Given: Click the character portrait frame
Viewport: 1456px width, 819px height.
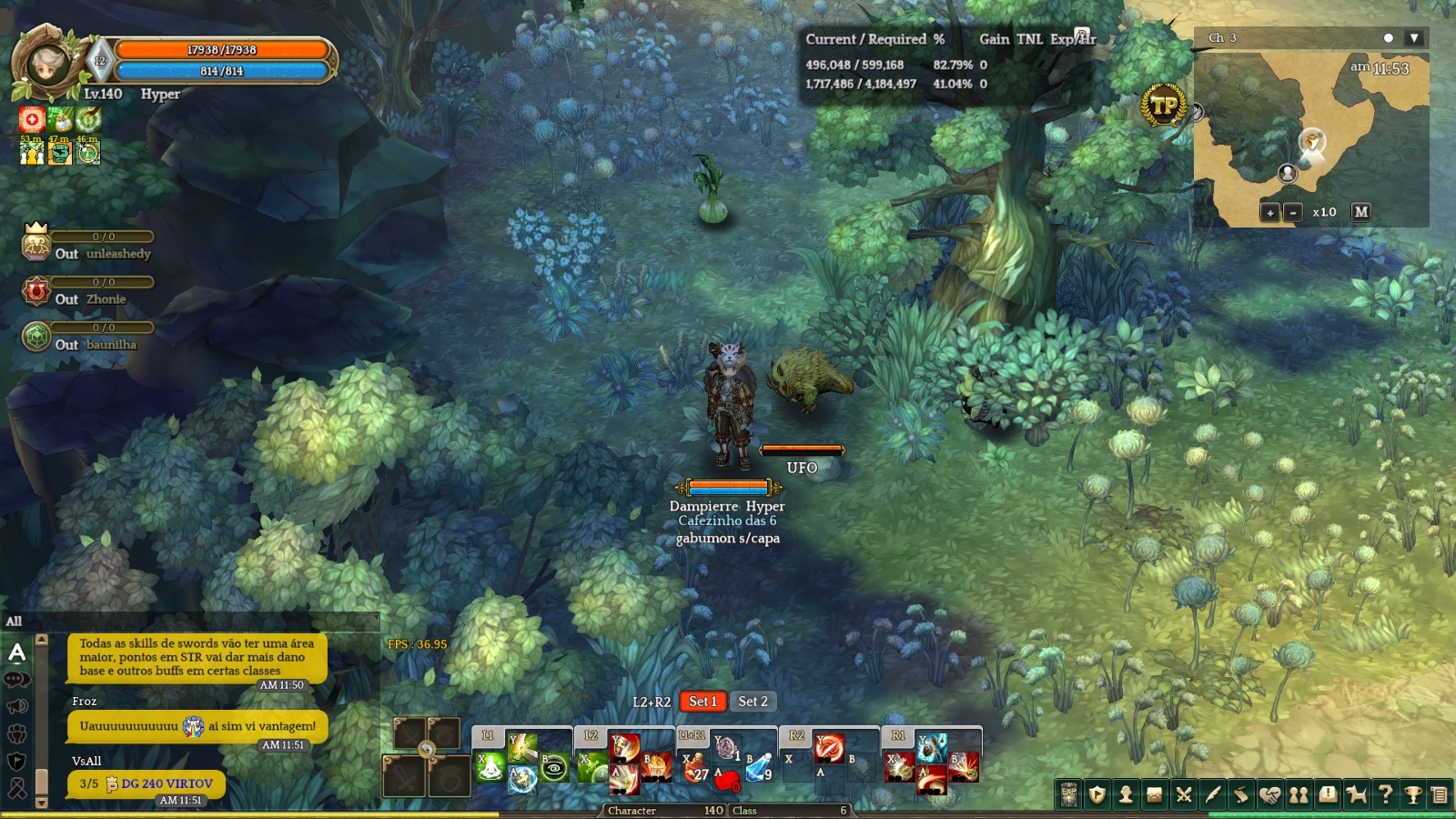Looking at the screenshot, I should click(x=45, y=64).
